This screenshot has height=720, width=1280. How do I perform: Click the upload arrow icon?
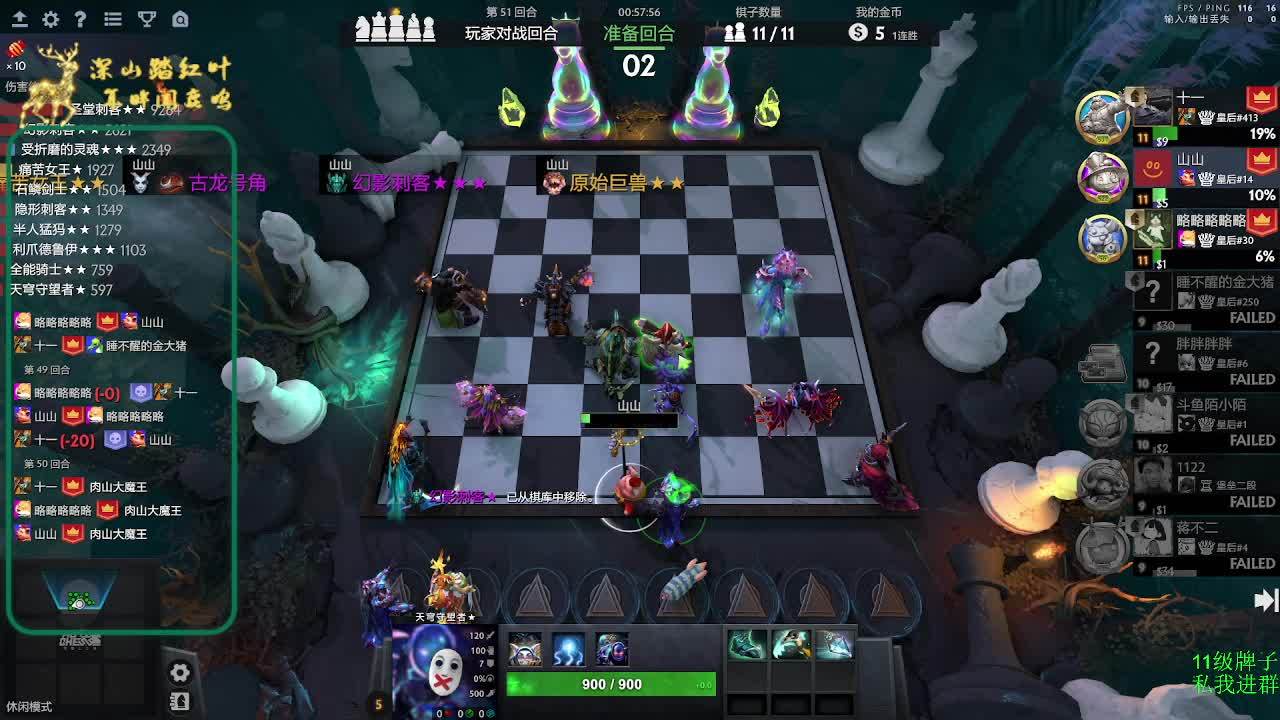tap(19, 19)
